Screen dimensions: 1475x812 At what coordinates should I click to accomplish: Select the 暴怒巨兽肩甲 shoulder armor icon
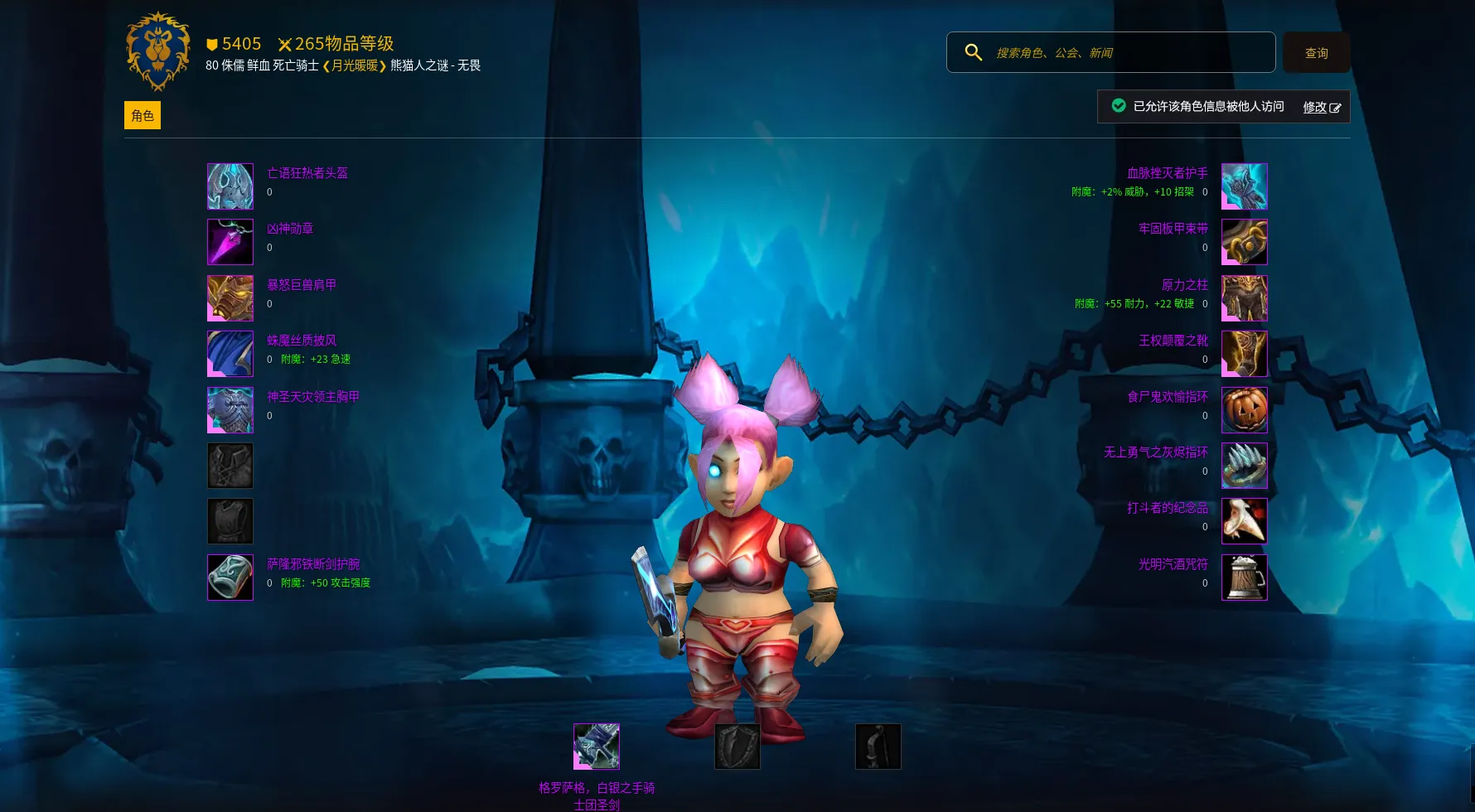(x=230, y=298)
